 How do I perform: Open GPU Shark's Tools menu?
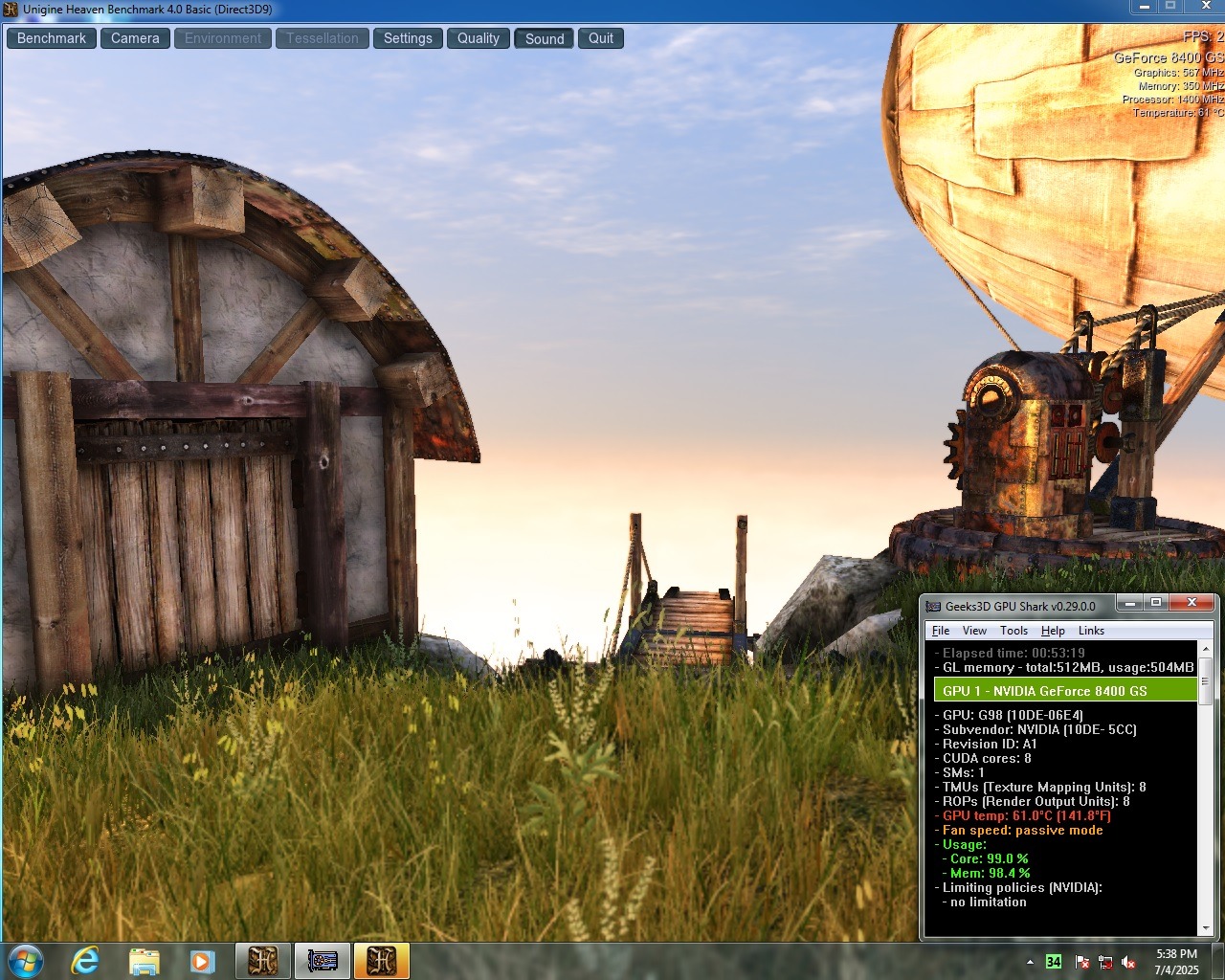pos(1013,631)
